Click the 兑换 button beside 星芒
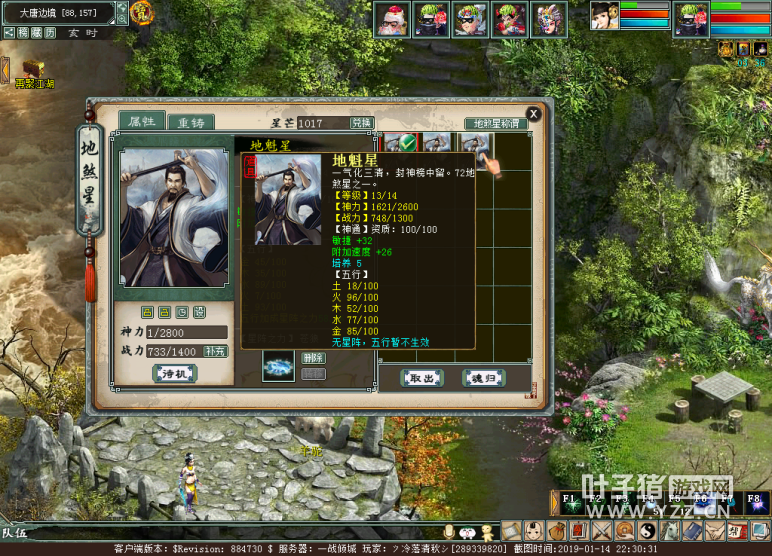 point(361,123)
